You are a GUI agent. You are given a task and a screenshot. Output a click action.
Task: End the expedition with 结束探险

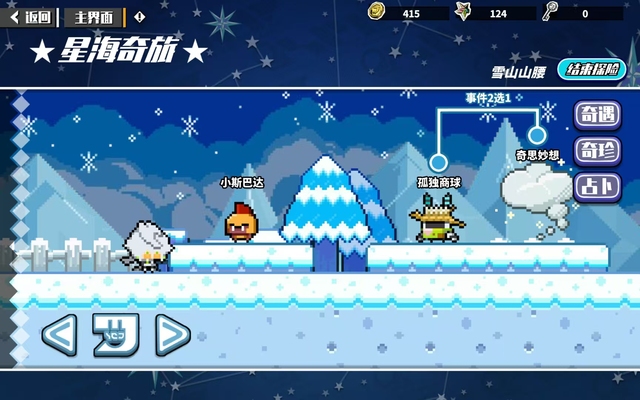pos(595,70)
